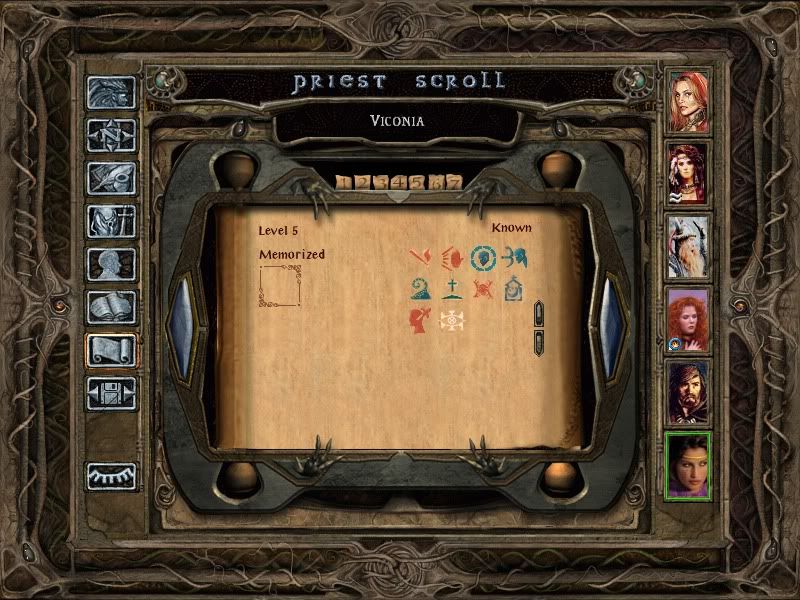Screen dimensions: 800x600
Task: Click the rest button with the closed eye
Action: pyautogui.click(x=112, y=476)
